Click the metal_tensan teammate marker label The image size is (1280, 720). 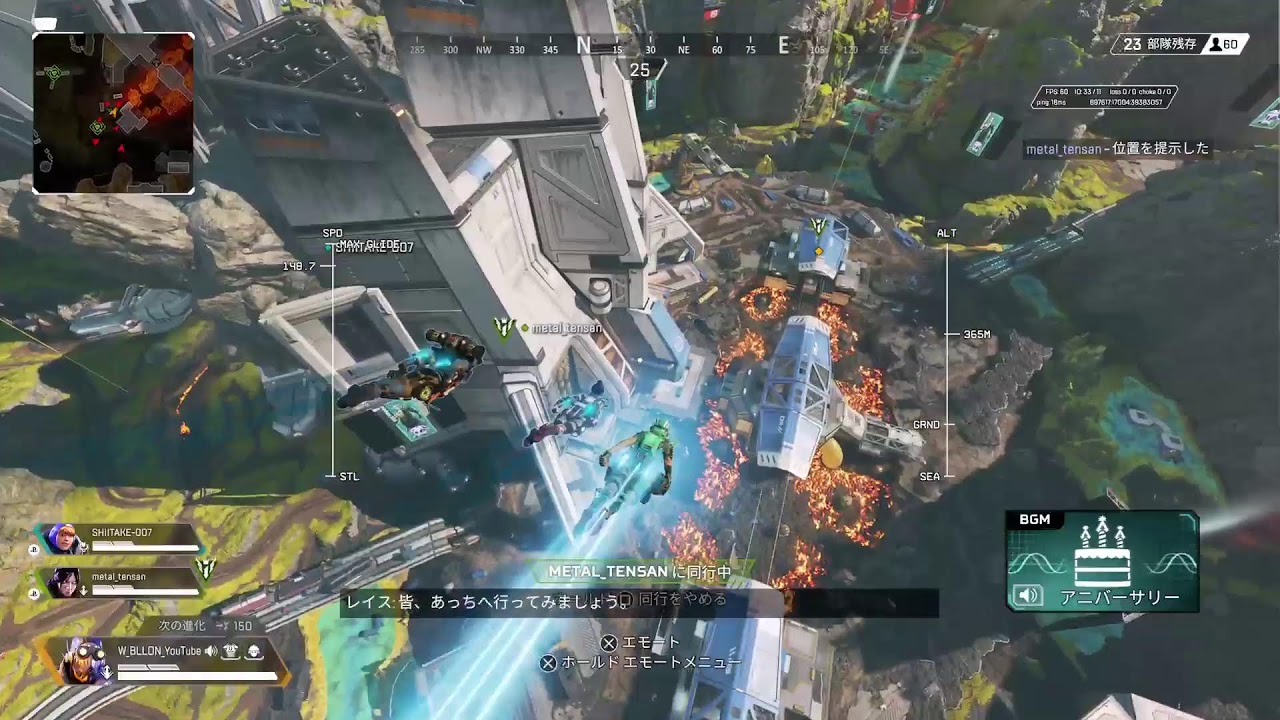pyautogui.click(x=566, y=328)
